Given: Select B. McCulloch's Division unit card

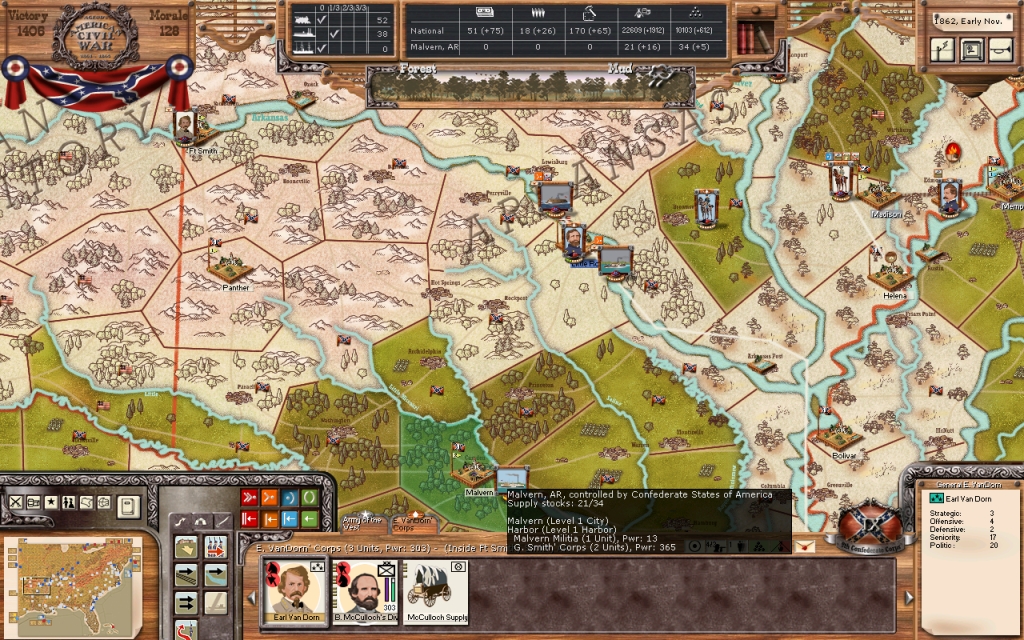Looking at the screenshot, I should click(x=364, y=591).
